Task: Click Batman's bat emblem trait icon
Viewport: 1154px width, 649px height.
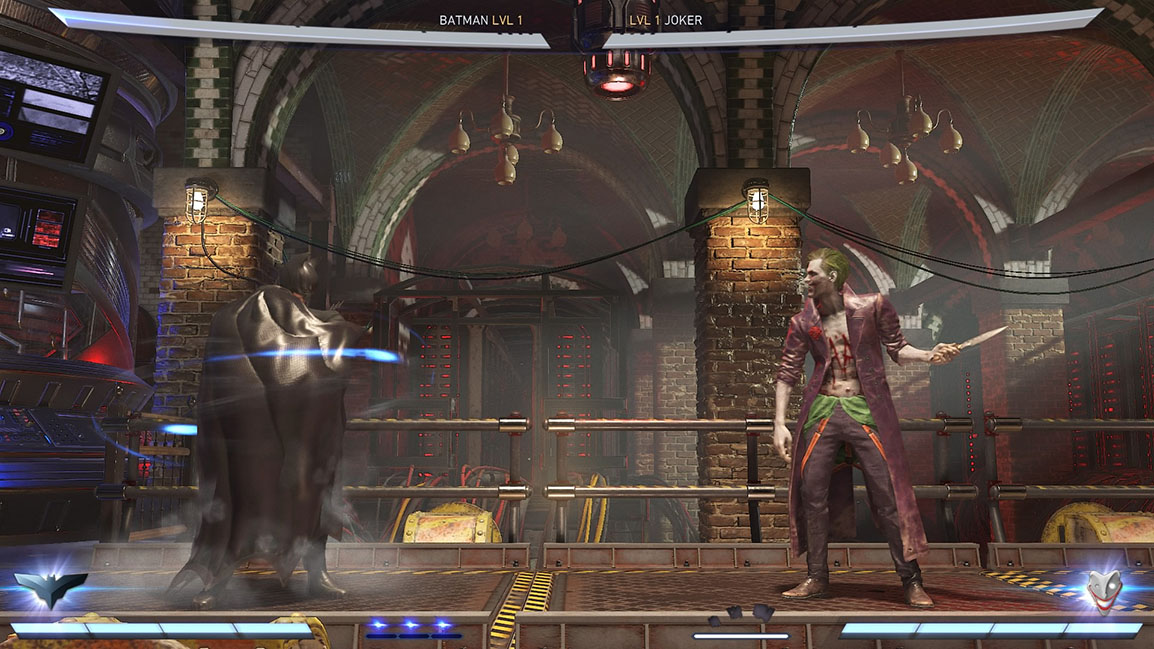Action: point(50,590)
